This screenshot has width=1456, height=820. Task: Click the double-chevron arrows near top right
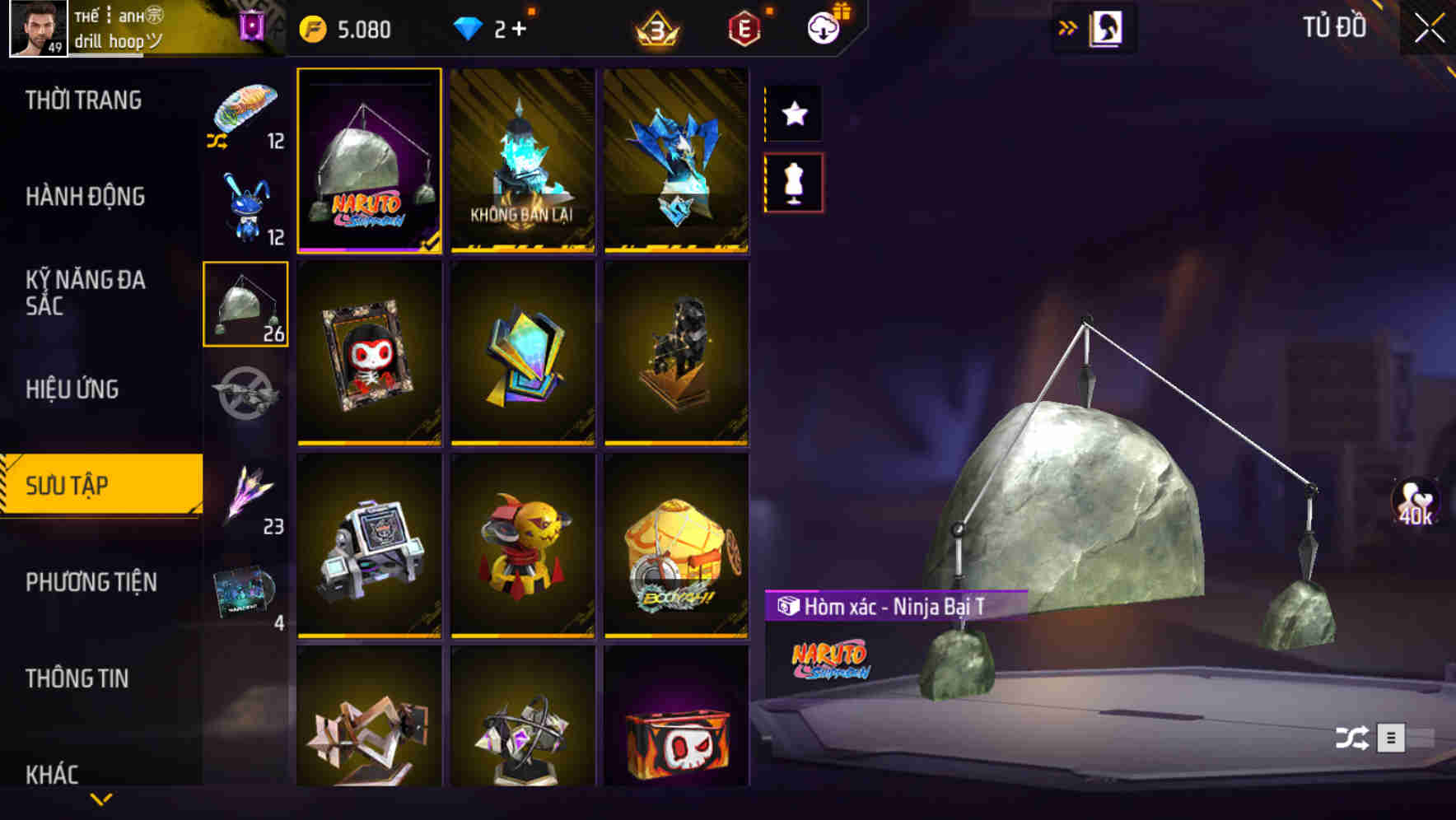(1067, 26)
